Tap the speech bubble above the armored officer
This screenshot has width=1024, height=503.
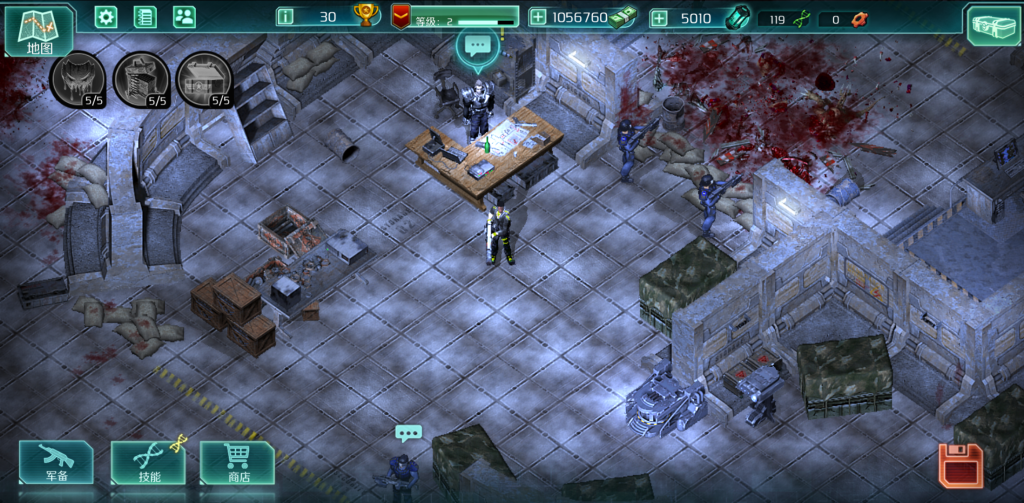[x=477, y=45]
